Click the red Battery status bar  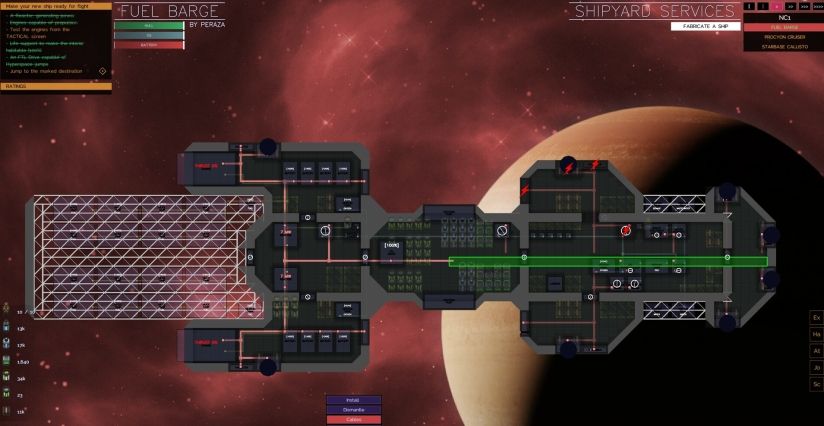(149, 44)
